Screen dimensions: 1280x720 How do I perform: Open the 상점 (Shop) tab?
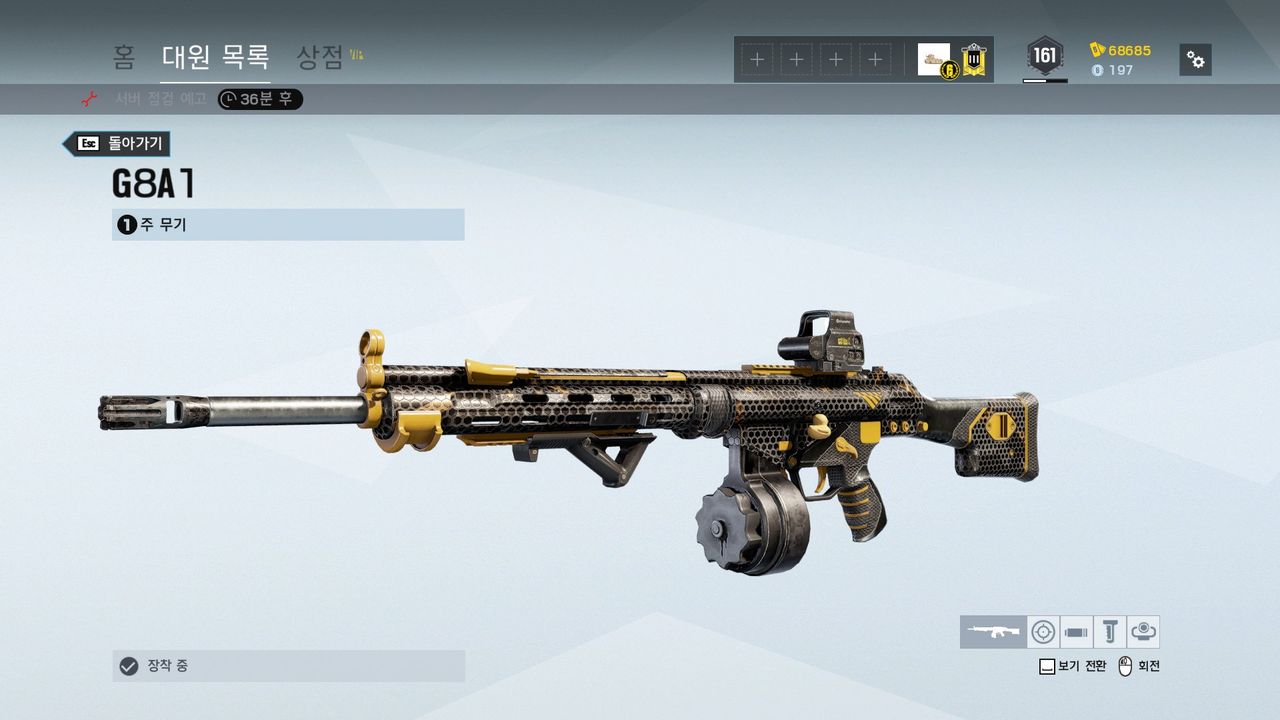click(x=321, y=57)
